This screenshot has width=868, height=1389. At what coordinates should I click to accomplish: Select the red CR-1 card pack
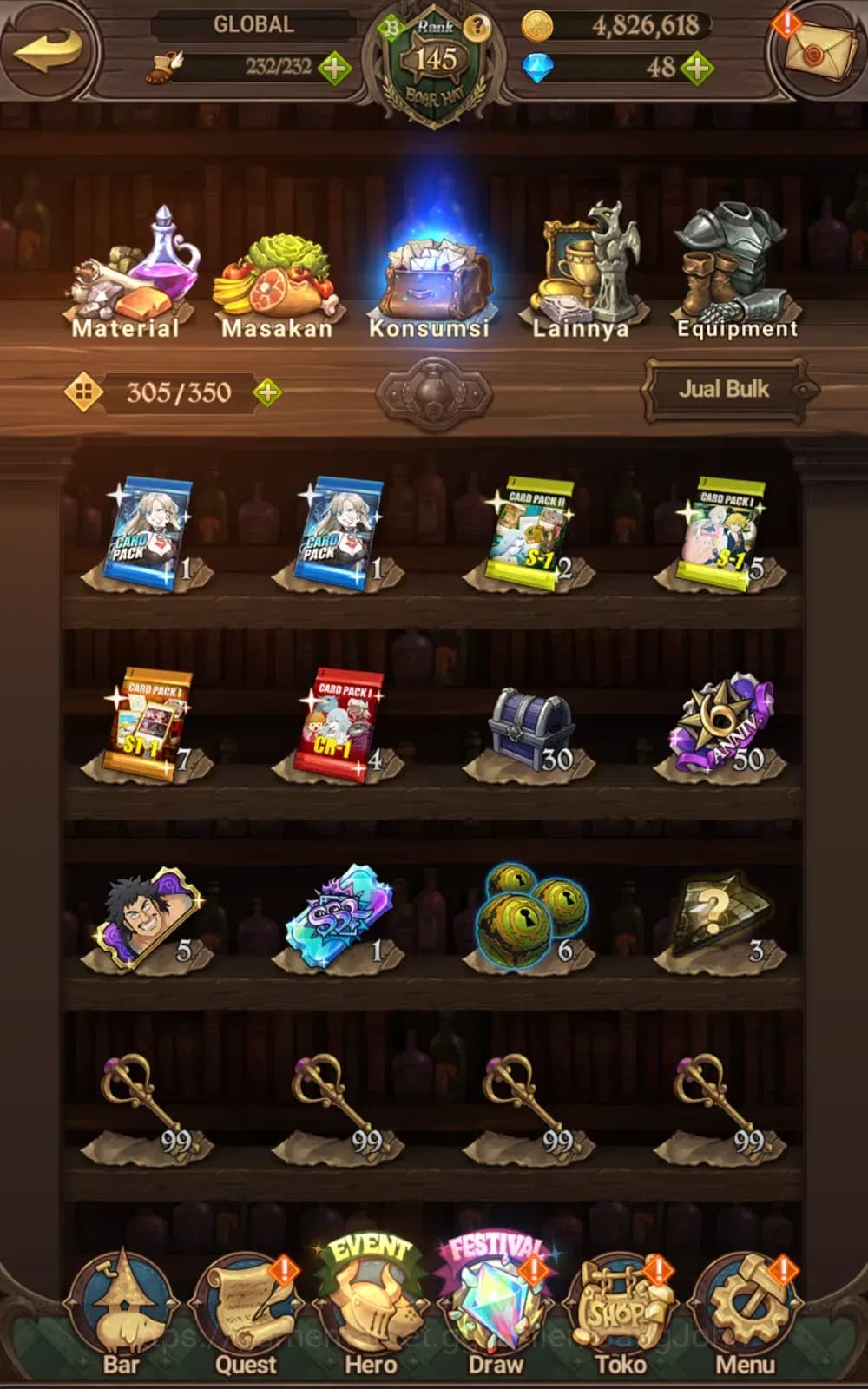tap(337, 725)
